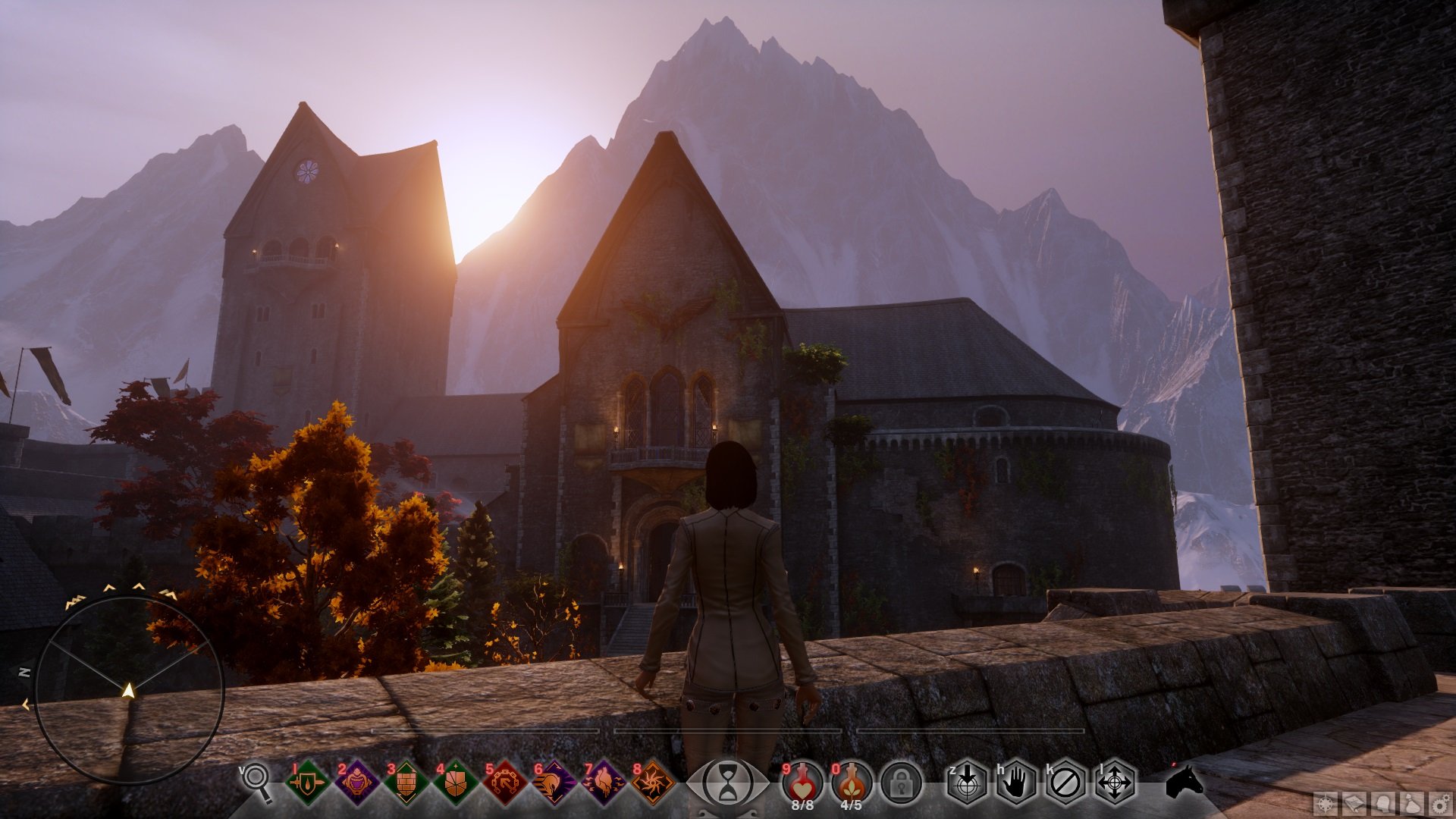Activate the flaming fist ability in slot 7

(x=604, y=783)
